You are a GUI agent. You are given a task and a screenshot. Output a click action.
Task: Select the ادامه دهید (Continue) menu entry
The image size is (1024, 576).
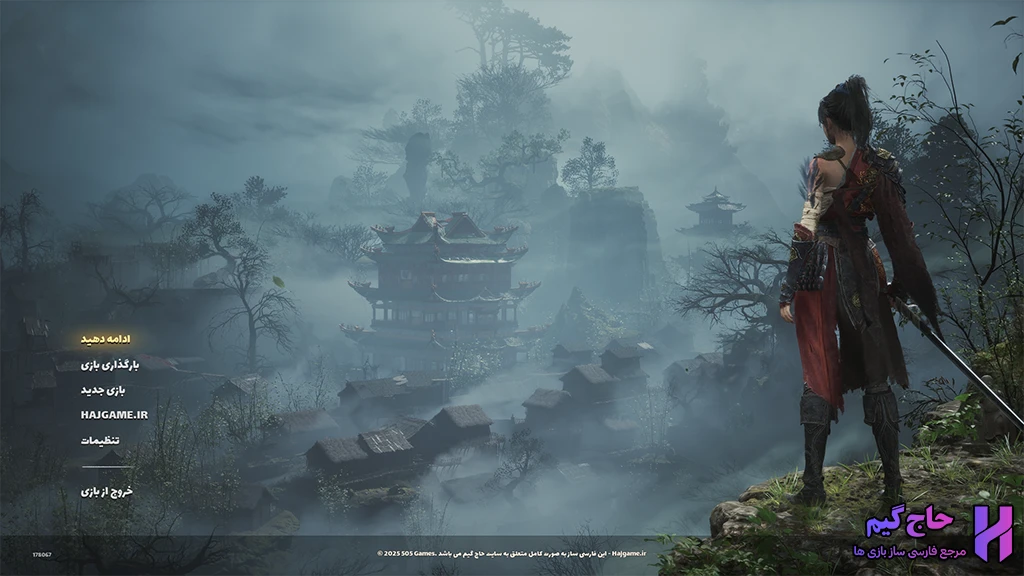tap(106, 339)
